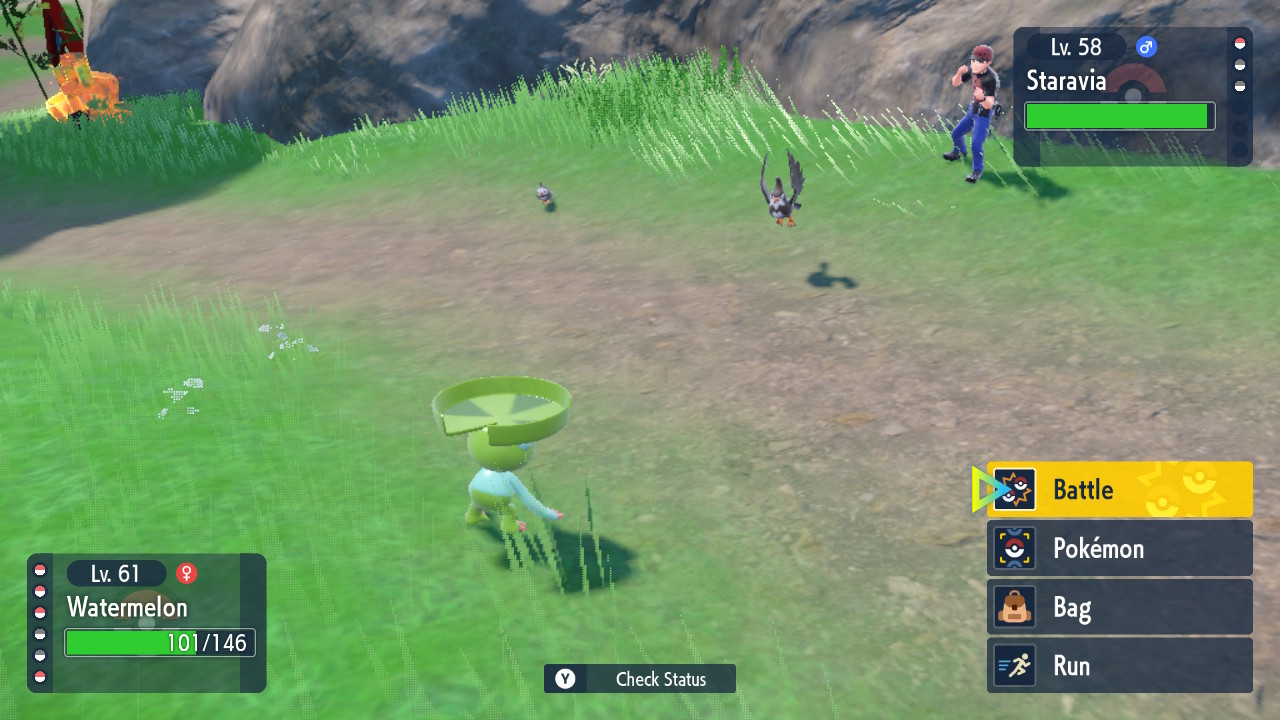Viewport: 1280px width, 720px height.
Task: Click the Check Status button
Action: pos(640,679)
